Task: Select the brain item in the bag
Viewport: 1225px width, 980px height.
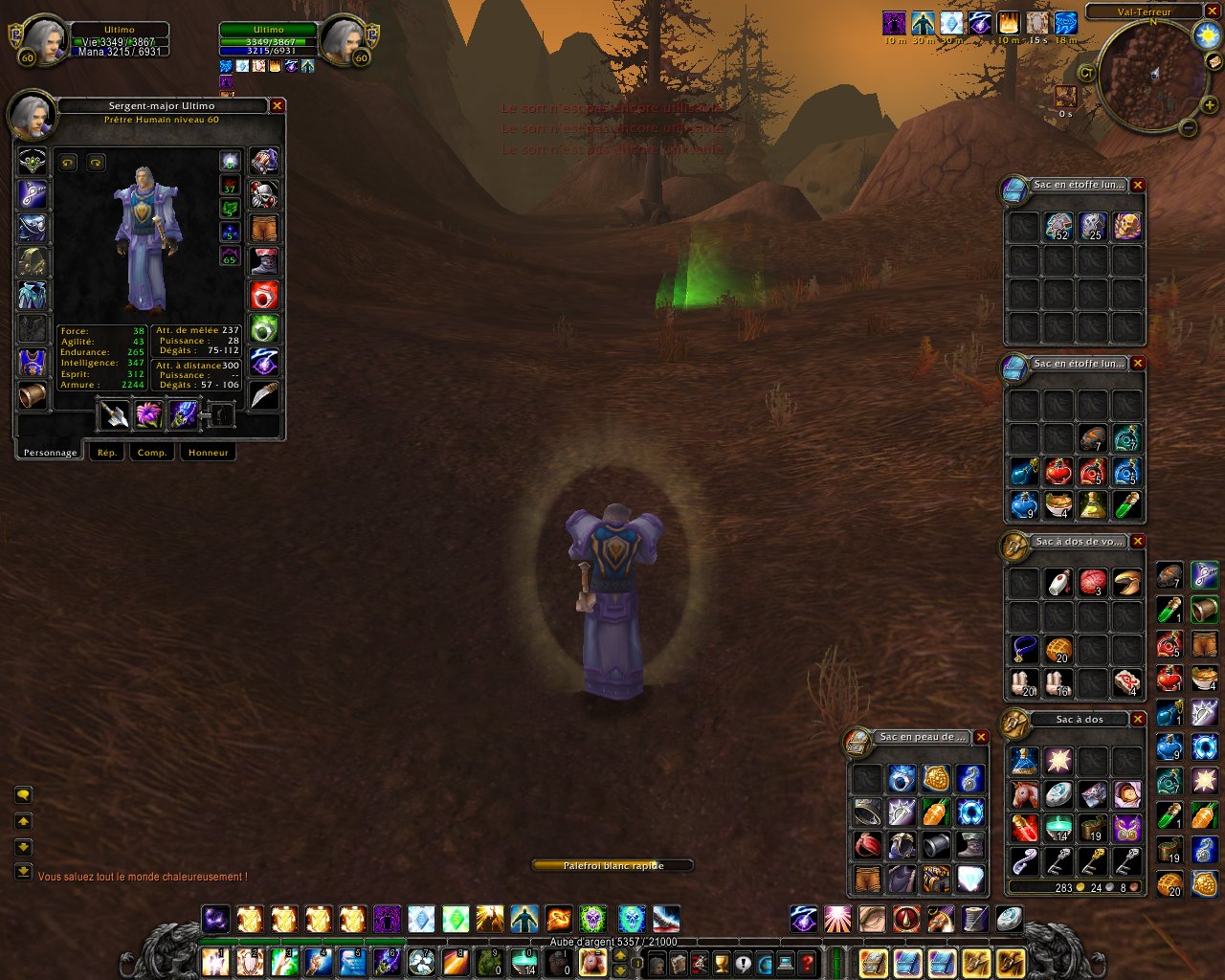Action: (x=1093, y=582)
